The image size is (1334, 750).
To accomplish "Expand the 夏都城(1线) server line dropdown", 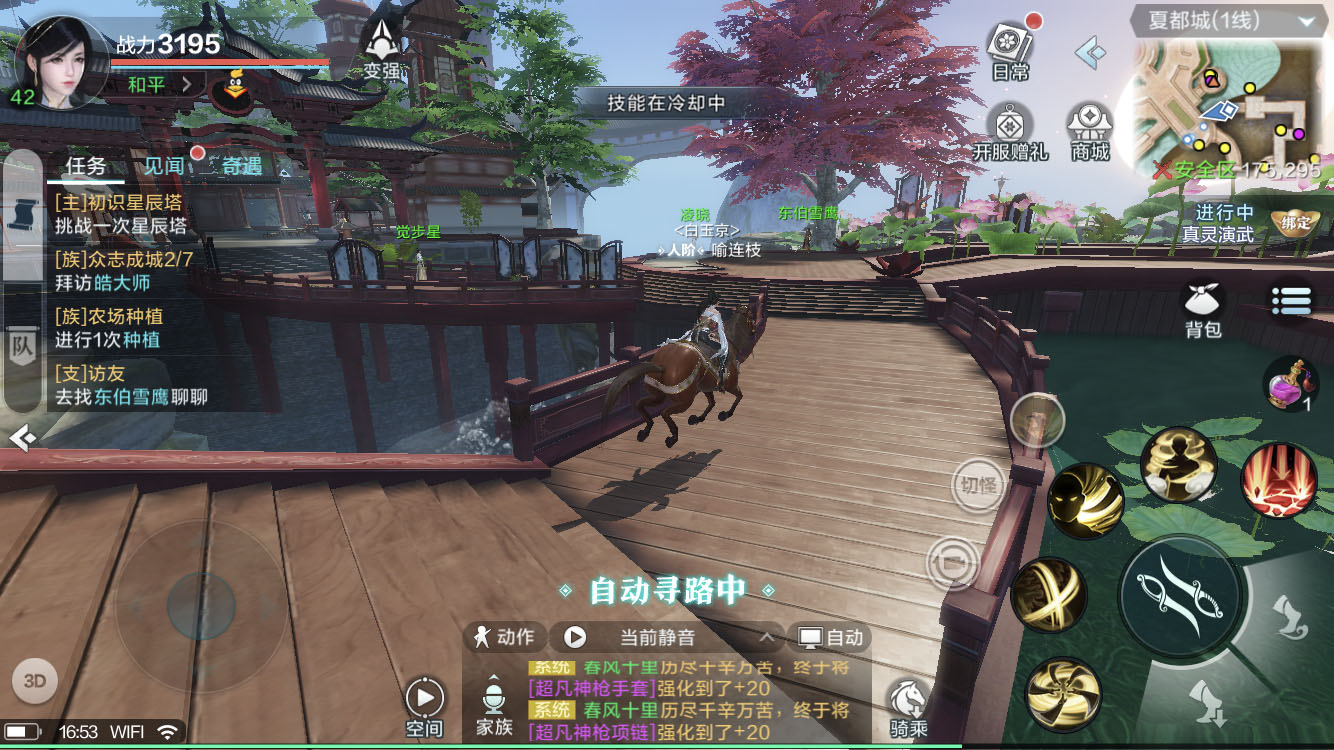I will tap(1306, 20).
